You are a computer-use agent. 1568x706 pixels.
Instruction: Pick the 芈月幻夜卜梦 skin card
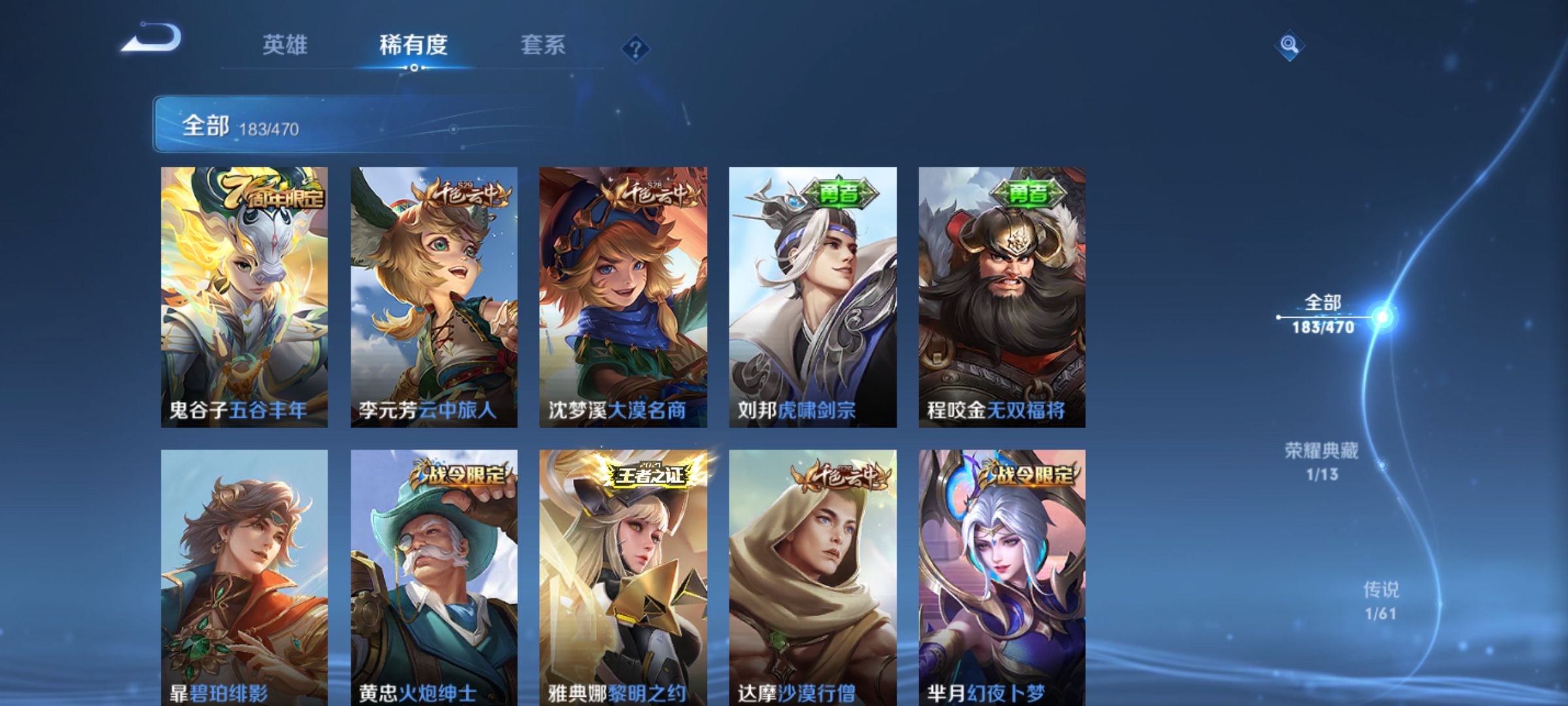1002,575
